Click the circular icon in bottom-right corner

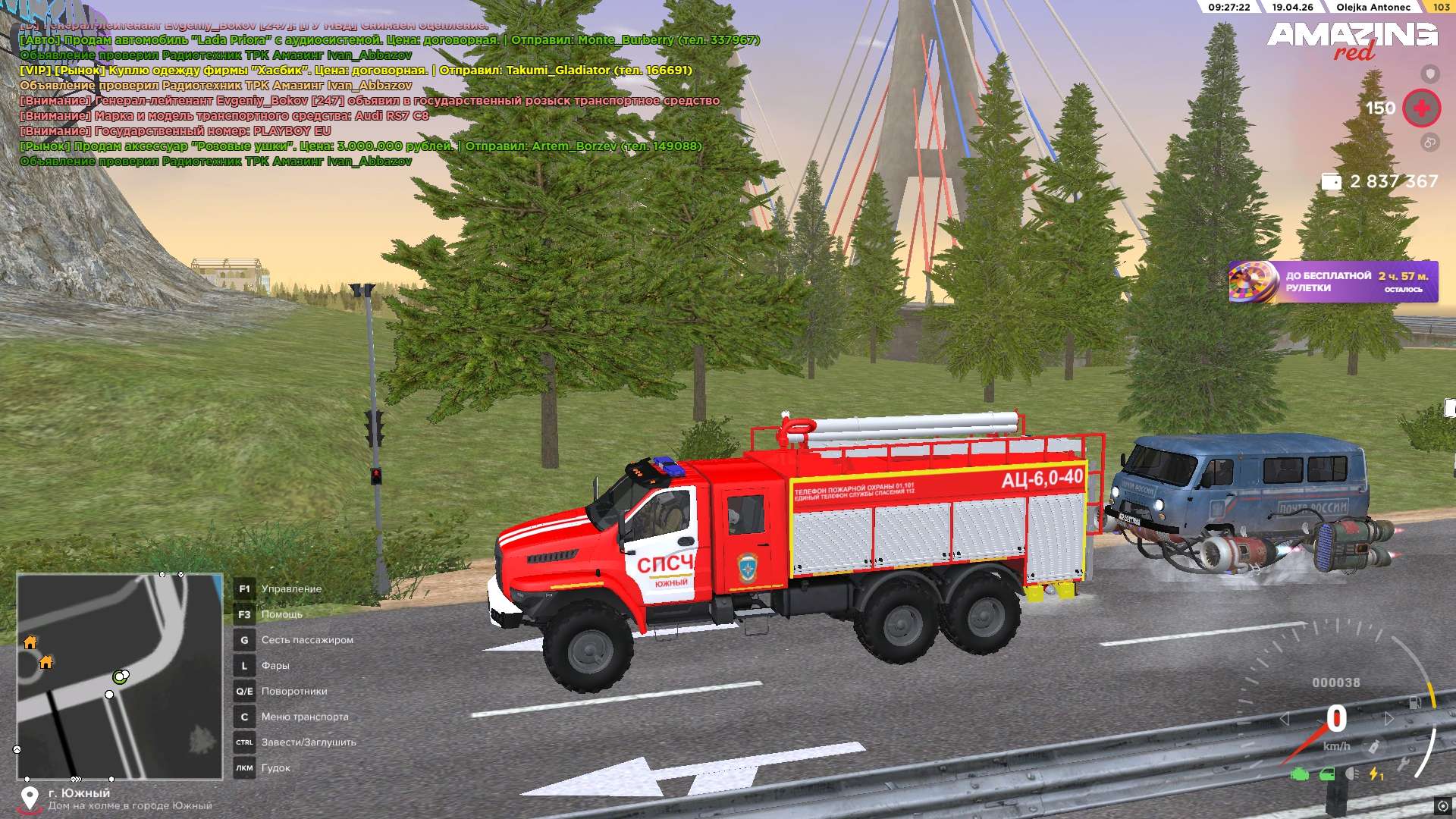tap(1442, 805)
